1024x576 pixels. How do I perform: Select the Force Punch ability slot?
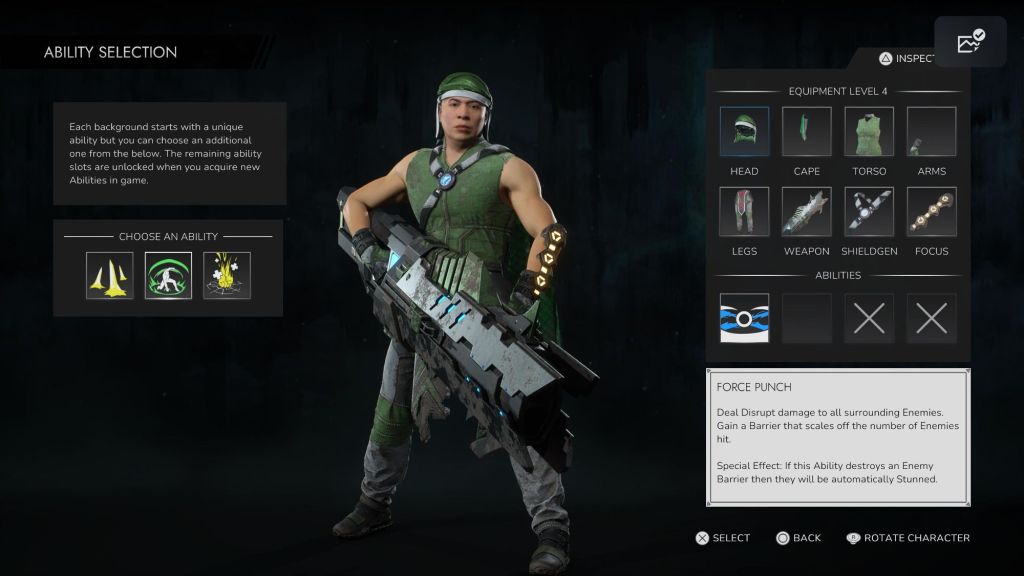coord(744,318)
